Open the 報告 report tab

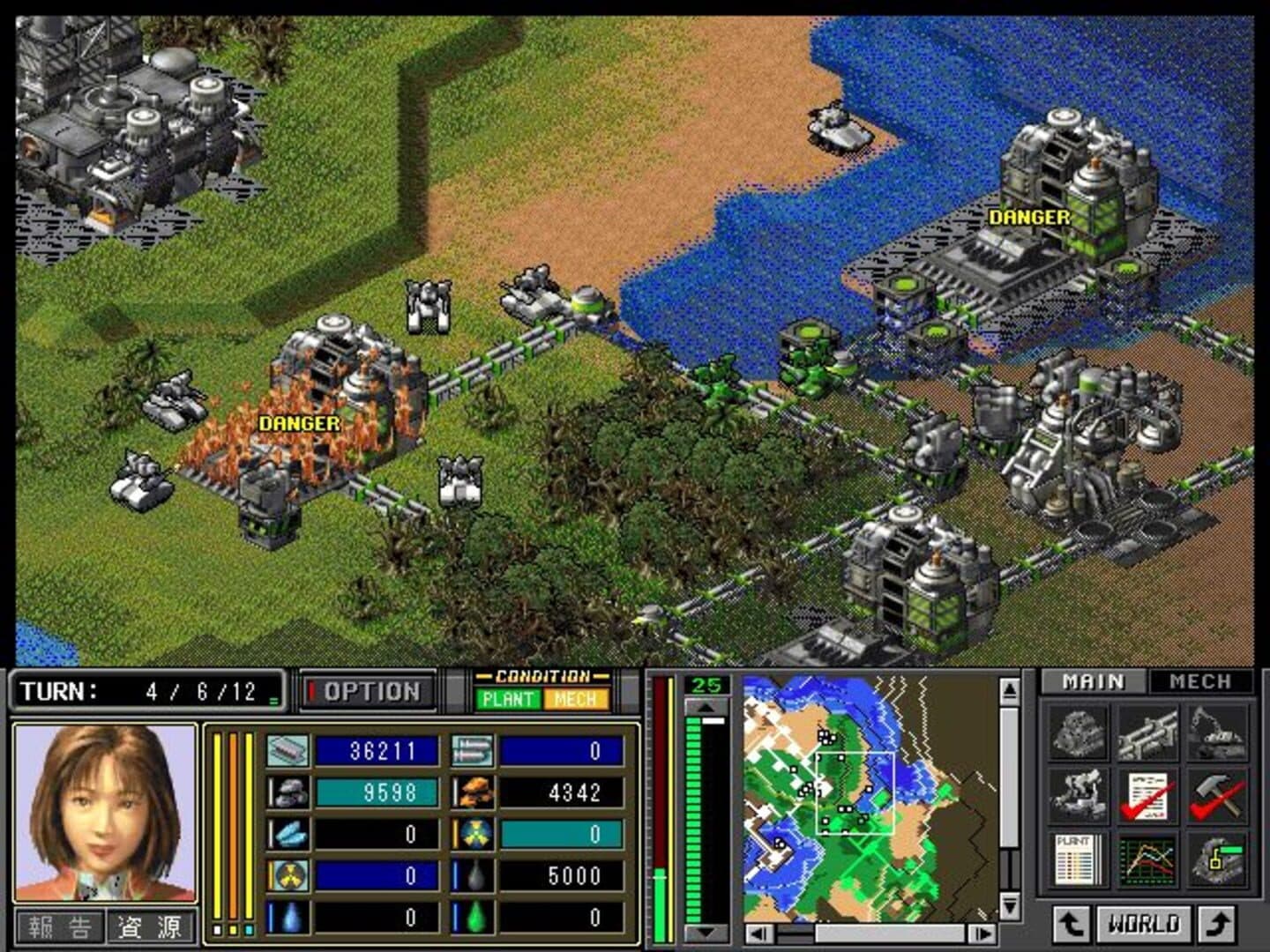[x=60, y=926]
